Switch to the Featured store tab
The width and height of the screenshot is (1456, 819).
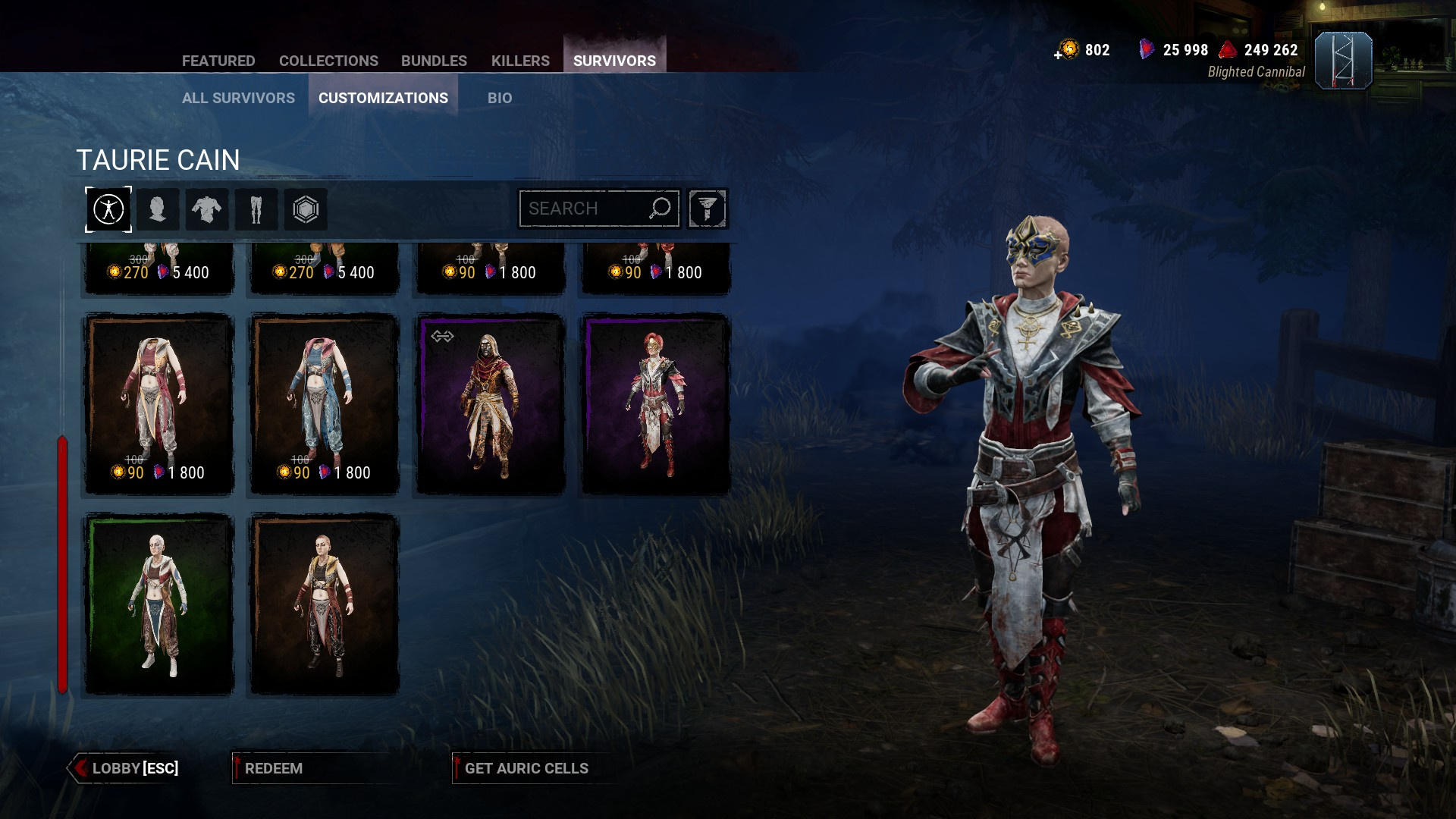pyautogui.click(x=218, y=61)
